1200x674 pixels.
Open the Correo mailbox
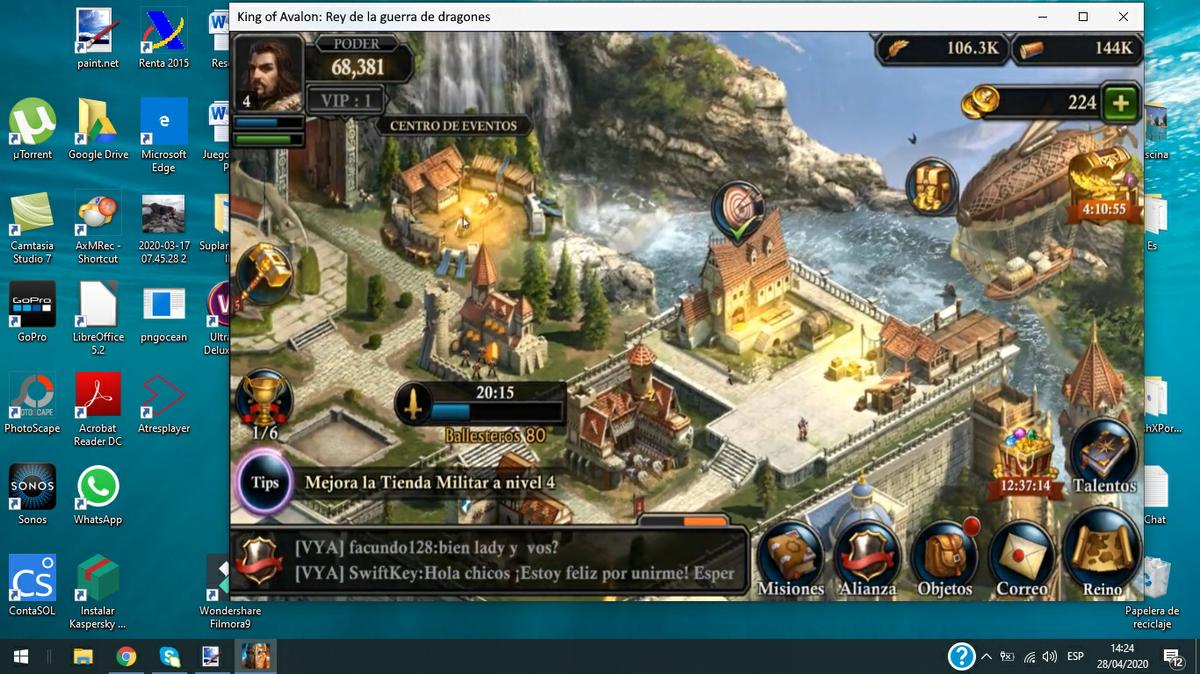(x=1021, y=556)
